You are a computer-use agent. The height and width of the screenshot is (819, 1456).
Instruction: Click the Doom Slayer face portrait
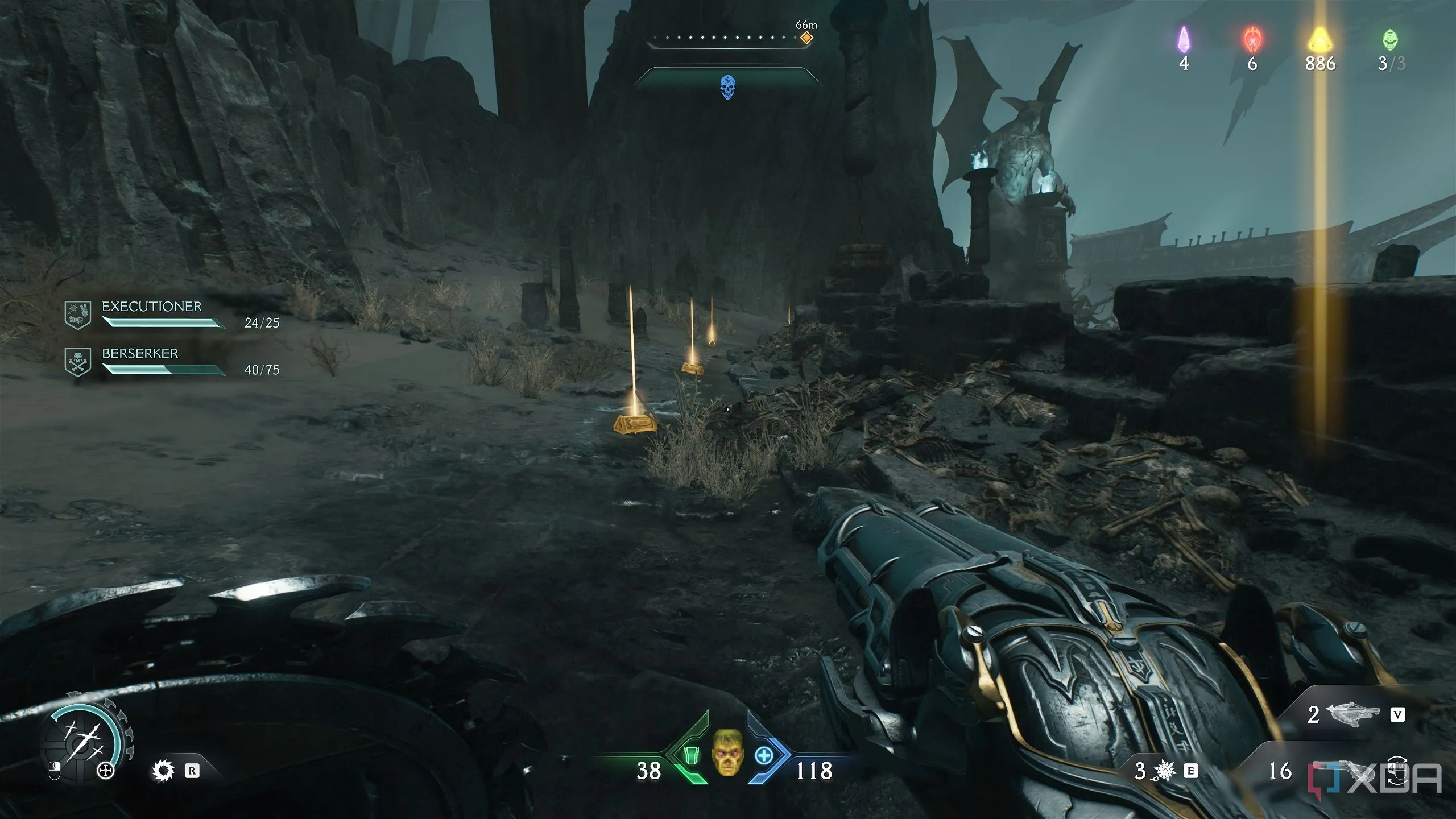point(727,752)
